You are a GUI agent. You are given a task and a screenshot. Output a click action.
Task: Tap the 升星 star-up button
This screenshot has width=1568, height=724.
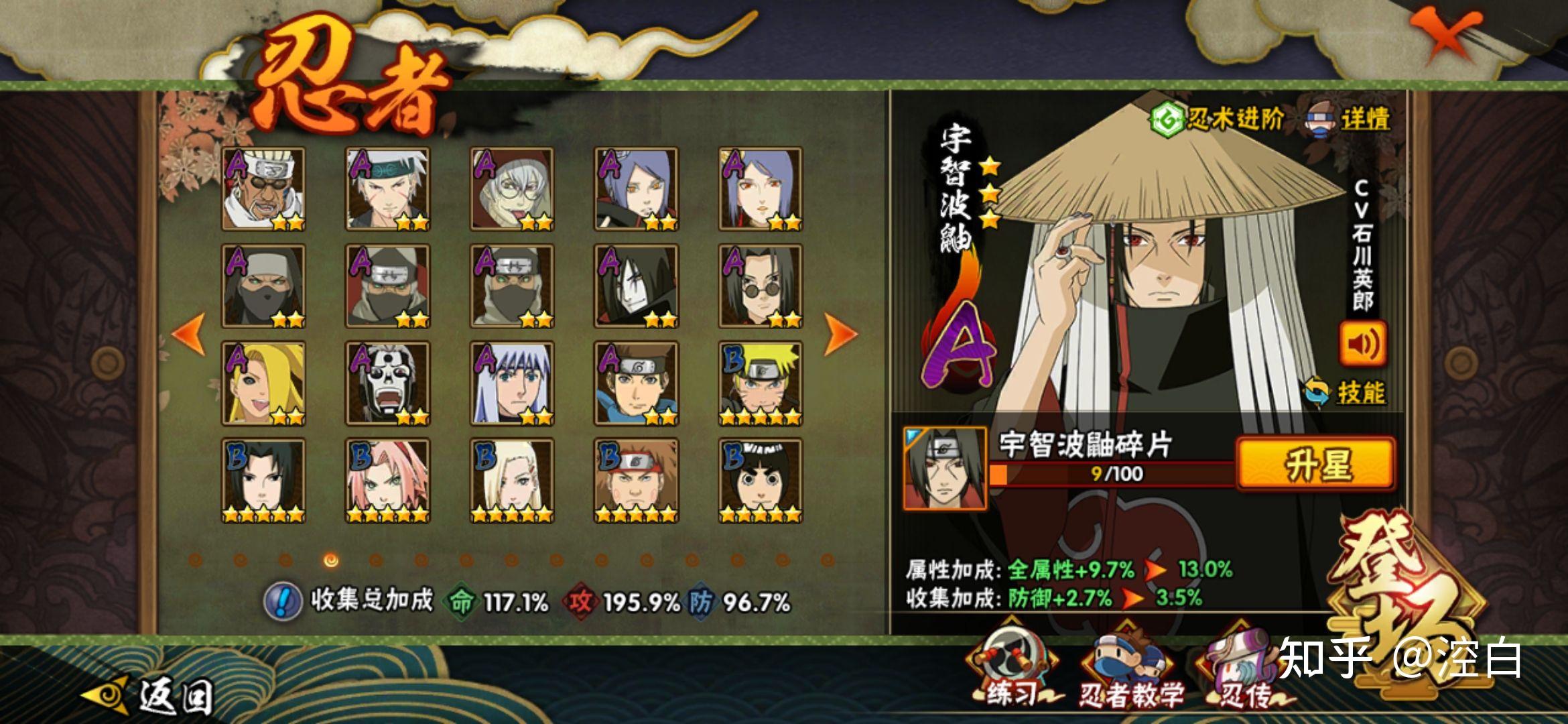click(x=1315, y=463)
